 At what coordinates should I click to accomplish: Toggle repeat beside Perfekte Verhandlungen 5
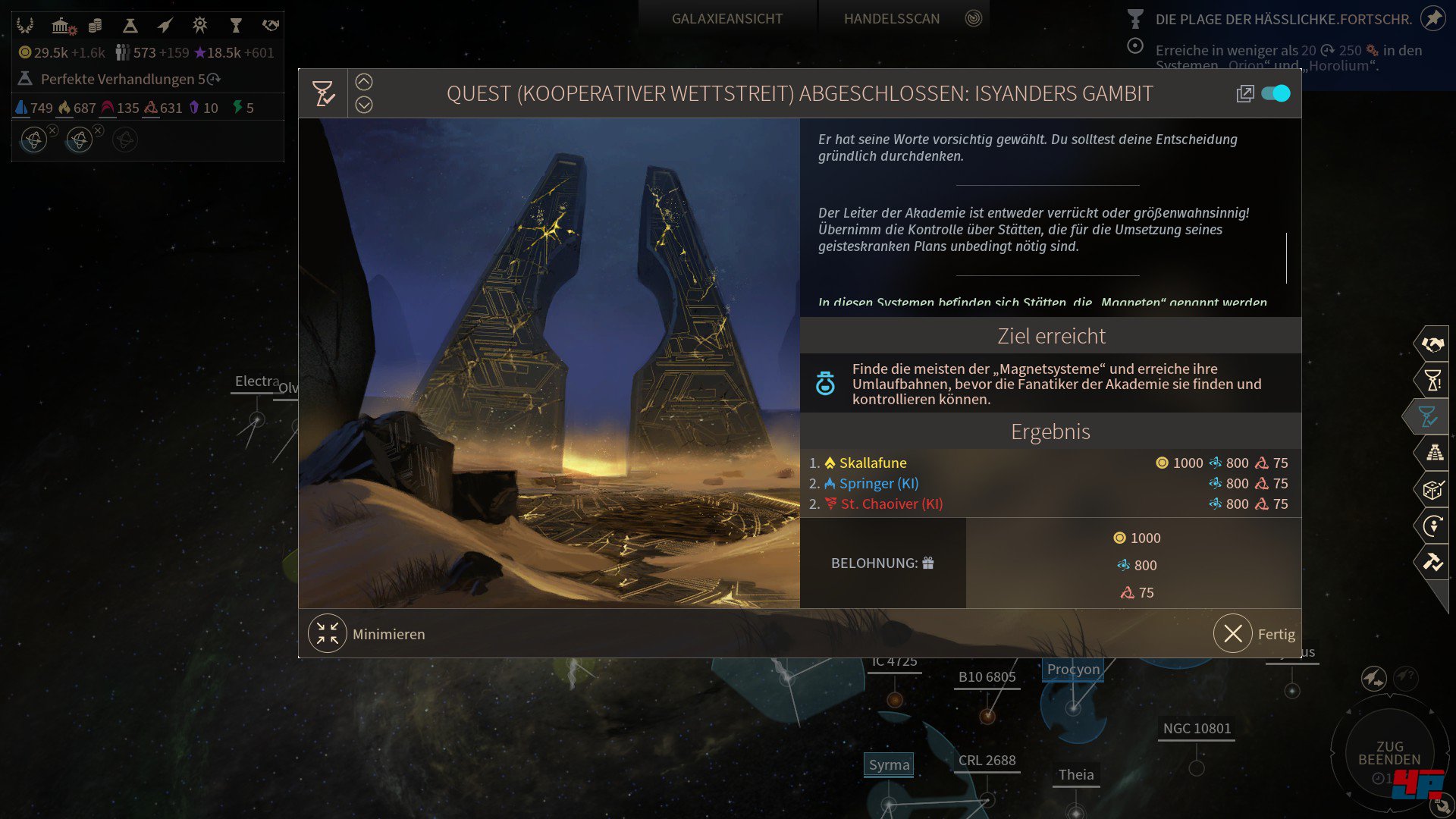pos(212,79)
